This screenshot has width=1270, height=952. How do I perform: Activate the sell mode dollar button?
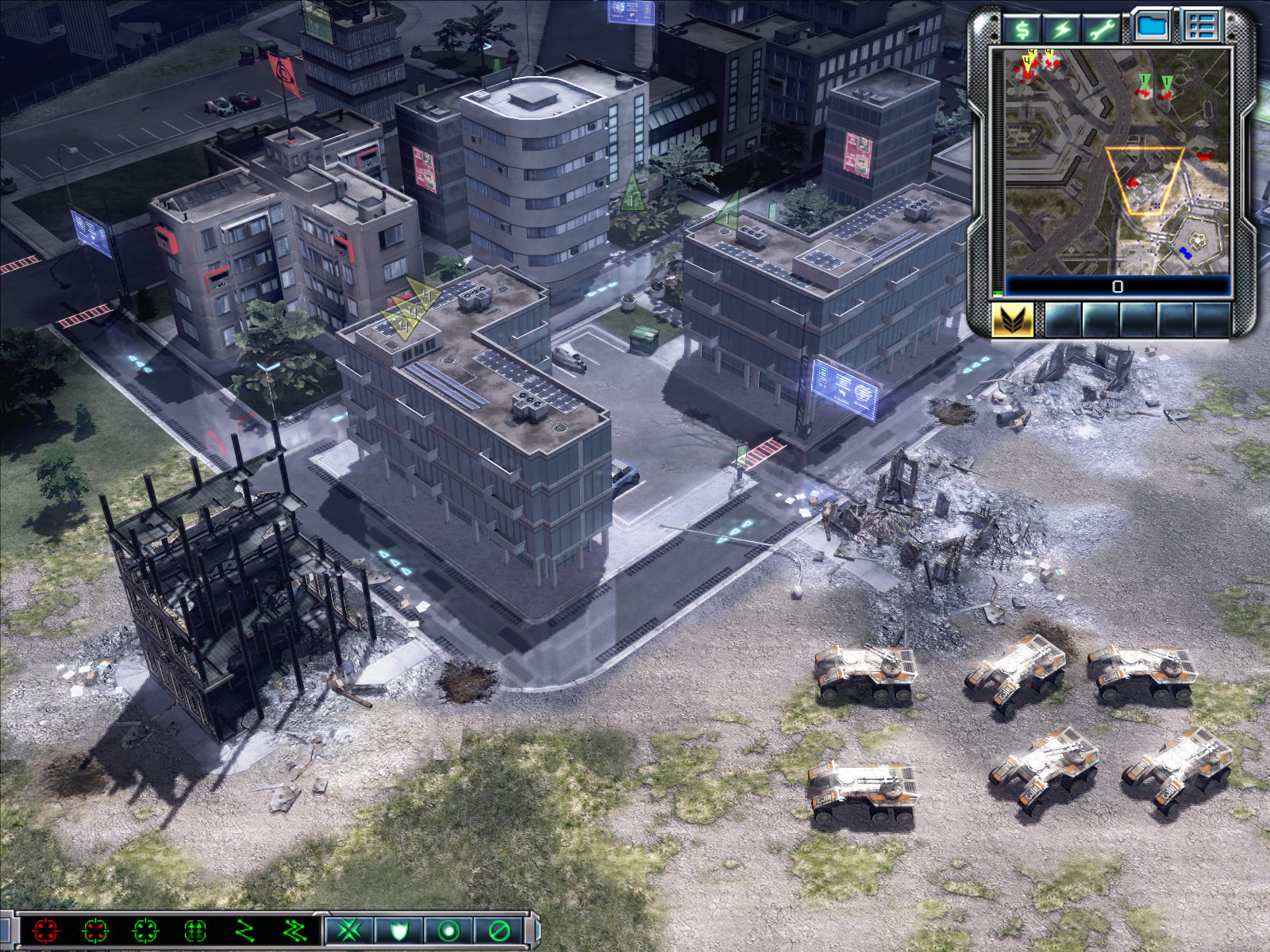[x=1022, y=29]
